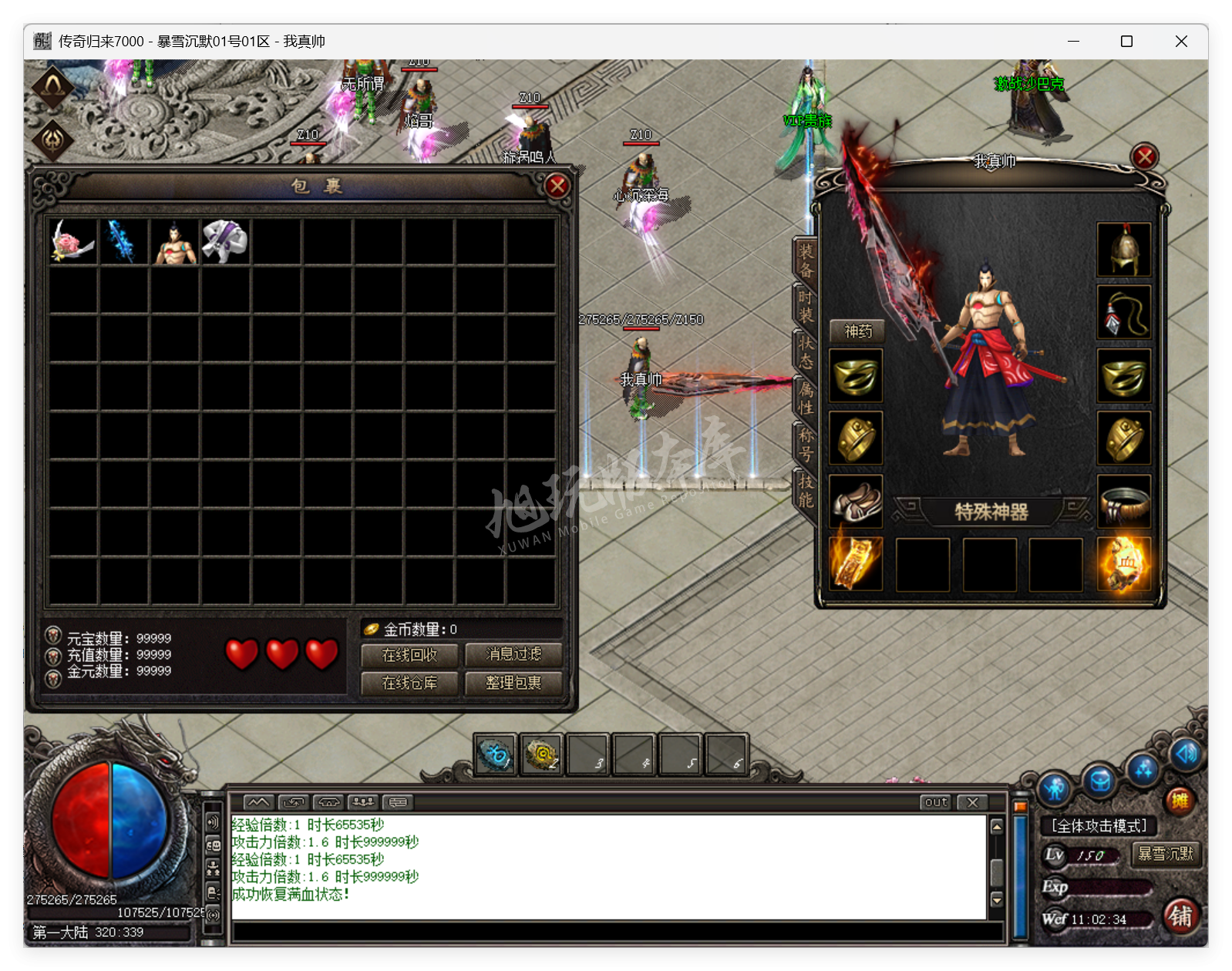Click skill slot 1 in the skill bar
This screenshot has height=971, width=1232.
pyautogui.click(x=496, y=755)
